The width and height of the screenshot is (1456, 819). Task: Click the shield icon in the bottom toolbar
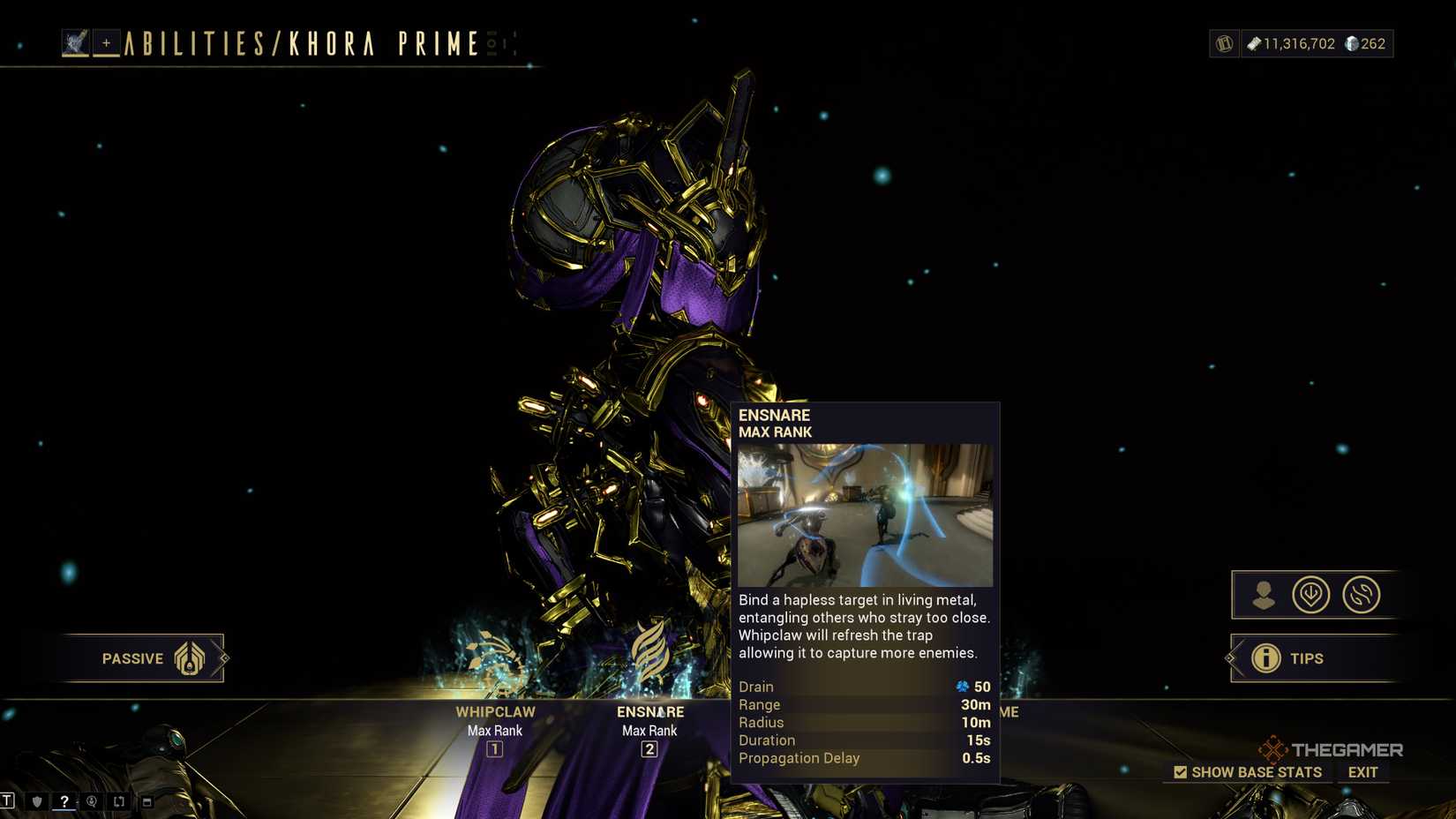[35, 801]
